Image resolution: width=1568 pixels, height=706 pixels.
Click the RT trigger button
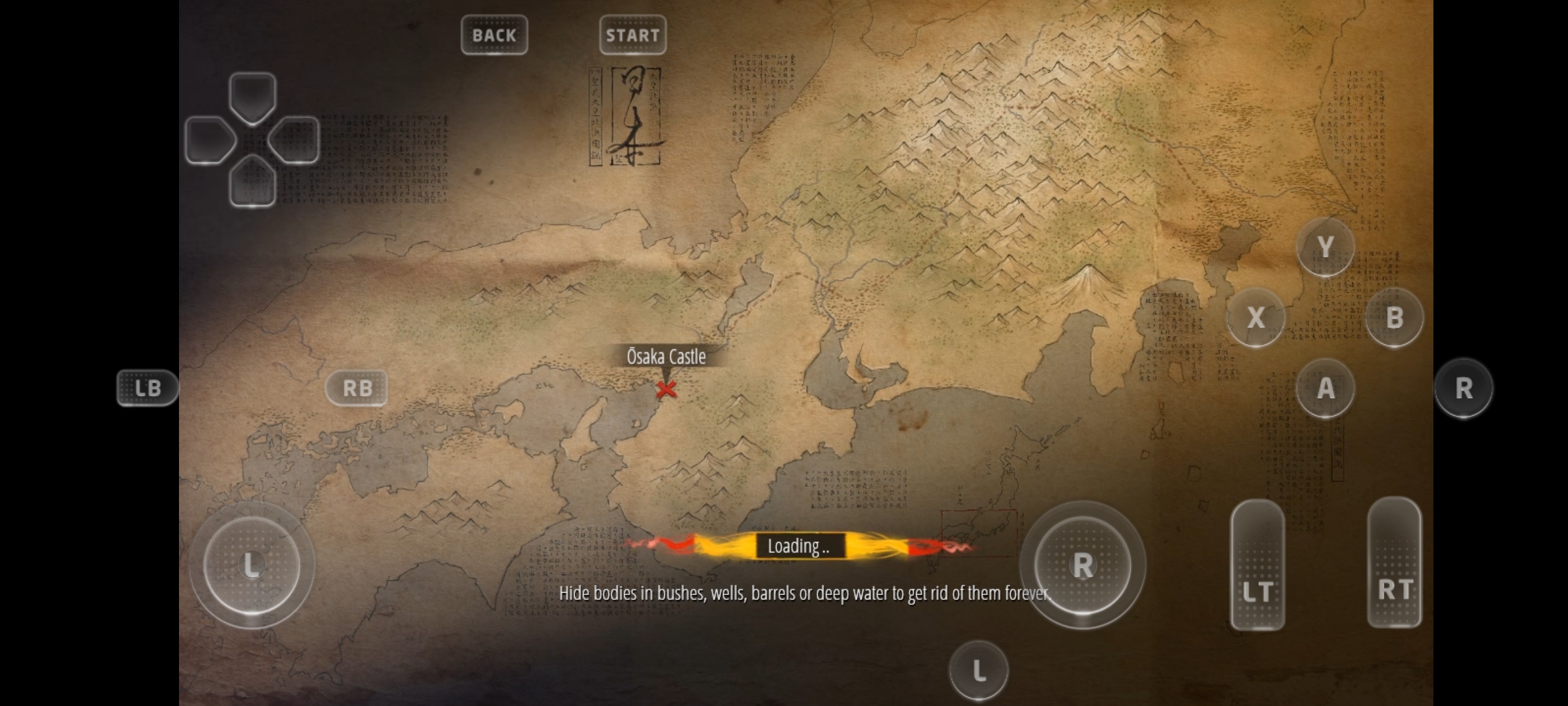[1394, 562]
